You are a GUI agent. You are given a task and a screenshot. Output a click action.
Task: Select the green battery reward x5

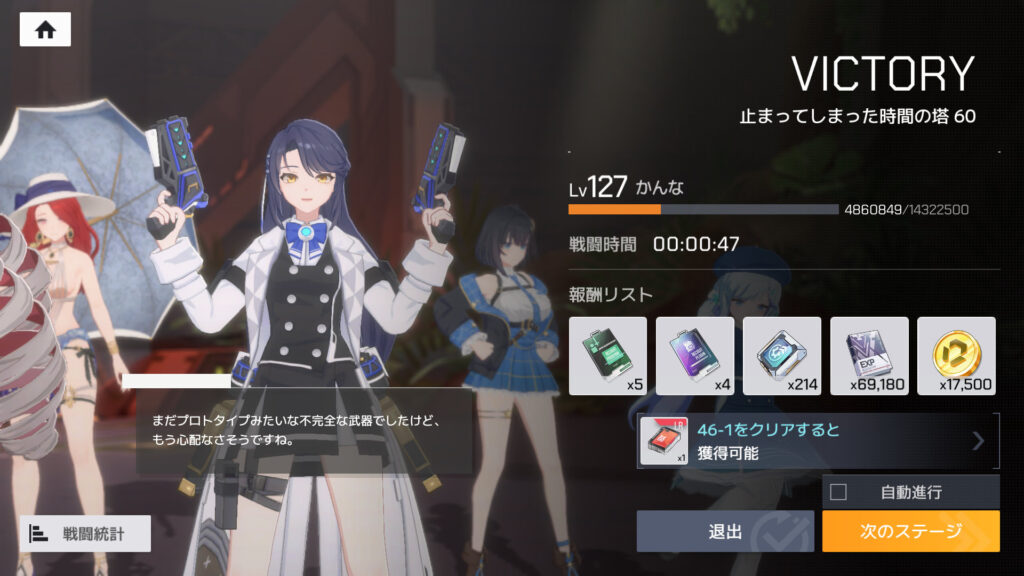(x=608, y=356)
